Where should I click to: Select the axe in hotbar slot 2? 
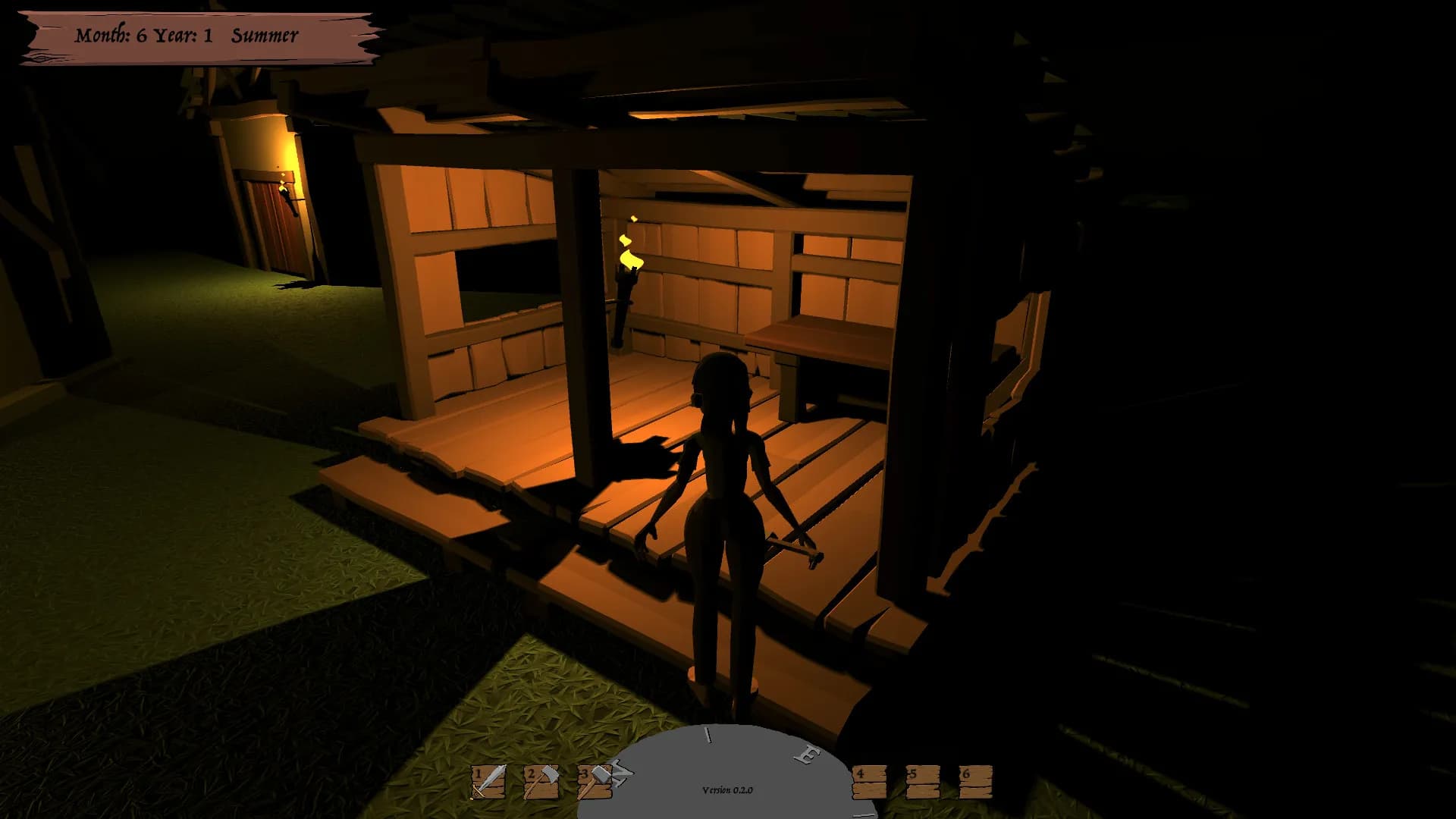541,781
